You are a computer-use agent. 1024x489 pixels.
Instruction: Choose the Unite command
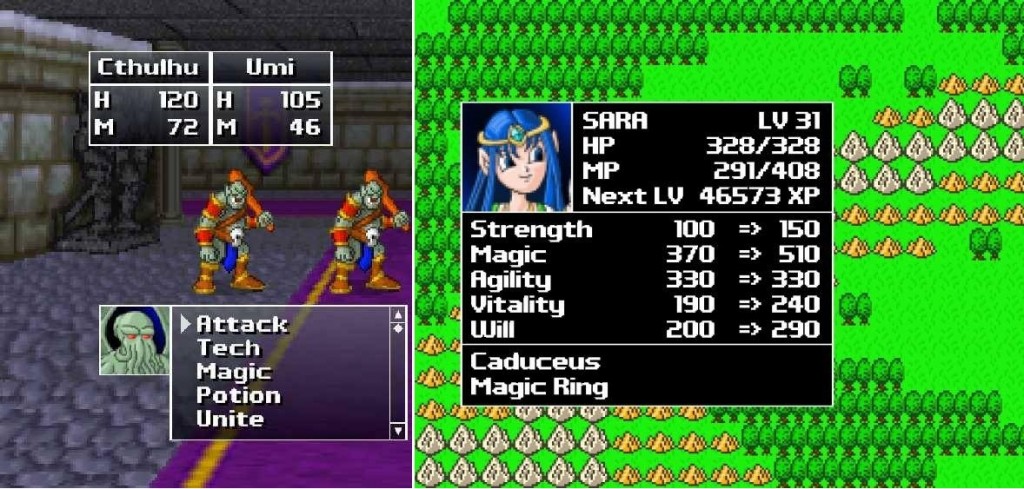pyautogui.click(x=230, y=419)
